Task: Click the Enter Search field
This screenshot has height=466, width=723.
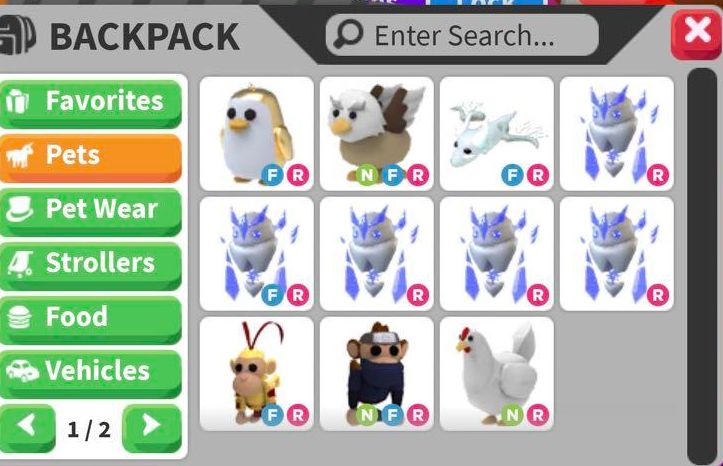Action: point(462,36)
